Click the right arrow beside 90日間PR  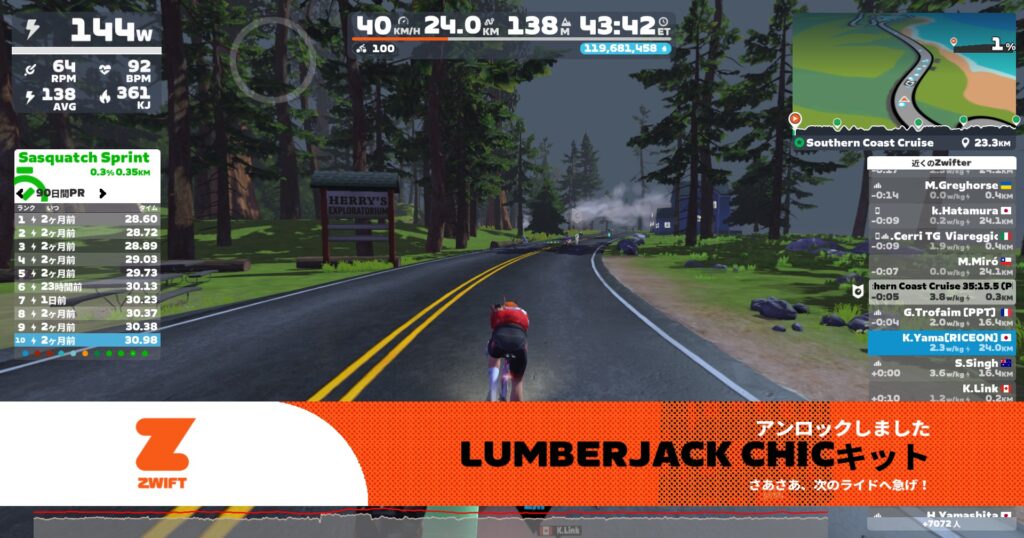(x=104, y=191)
